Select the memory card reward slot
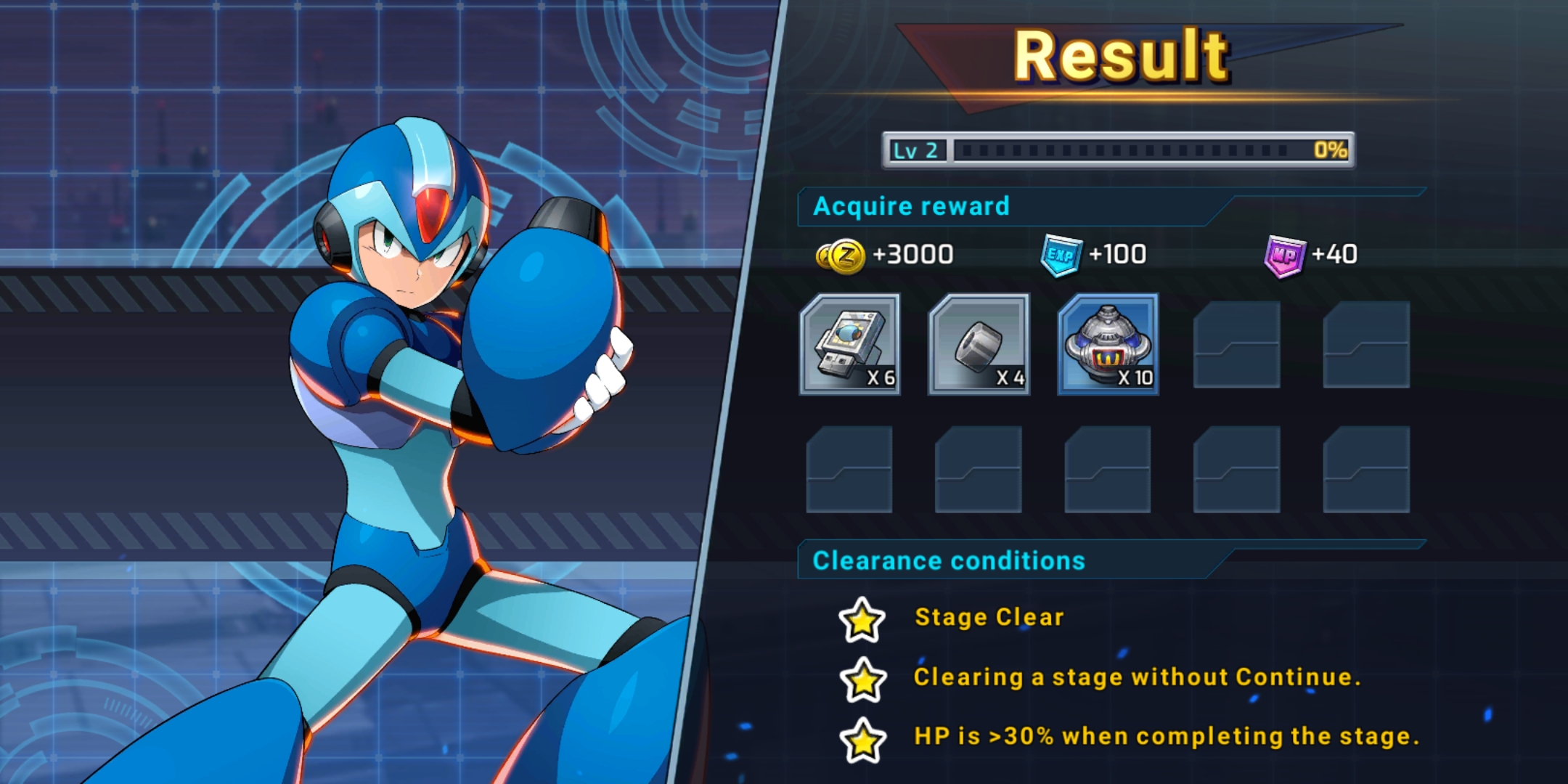 coord(849,345)
